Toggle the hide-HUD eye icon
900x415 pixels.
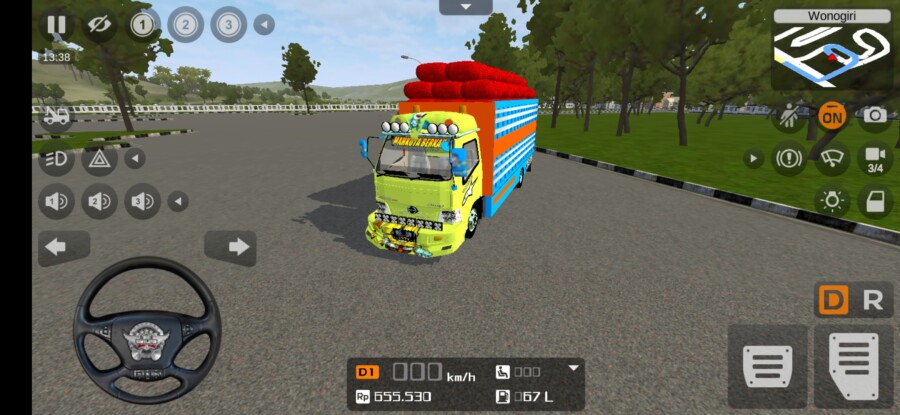(x=99, y=25)
